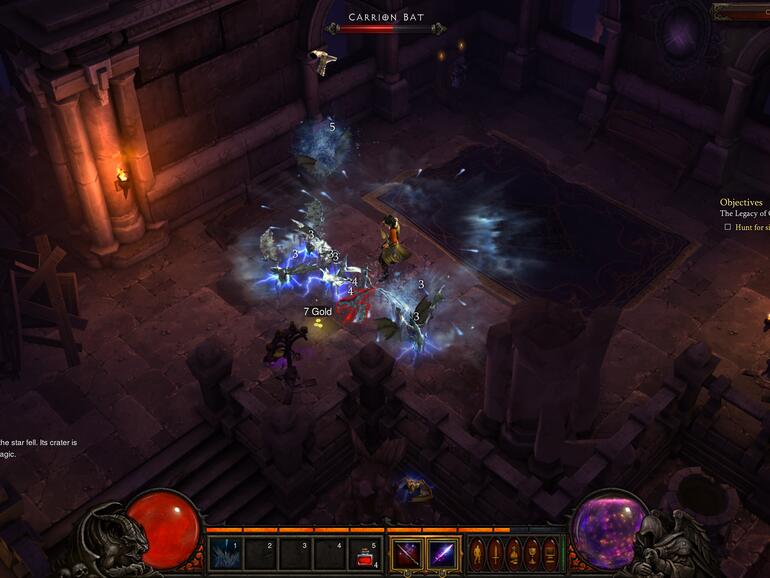Screen dimensions: 770x578
Task: Select the primary attack skill with red bolt
Action: pyautogui.click(x=406, y=553)
